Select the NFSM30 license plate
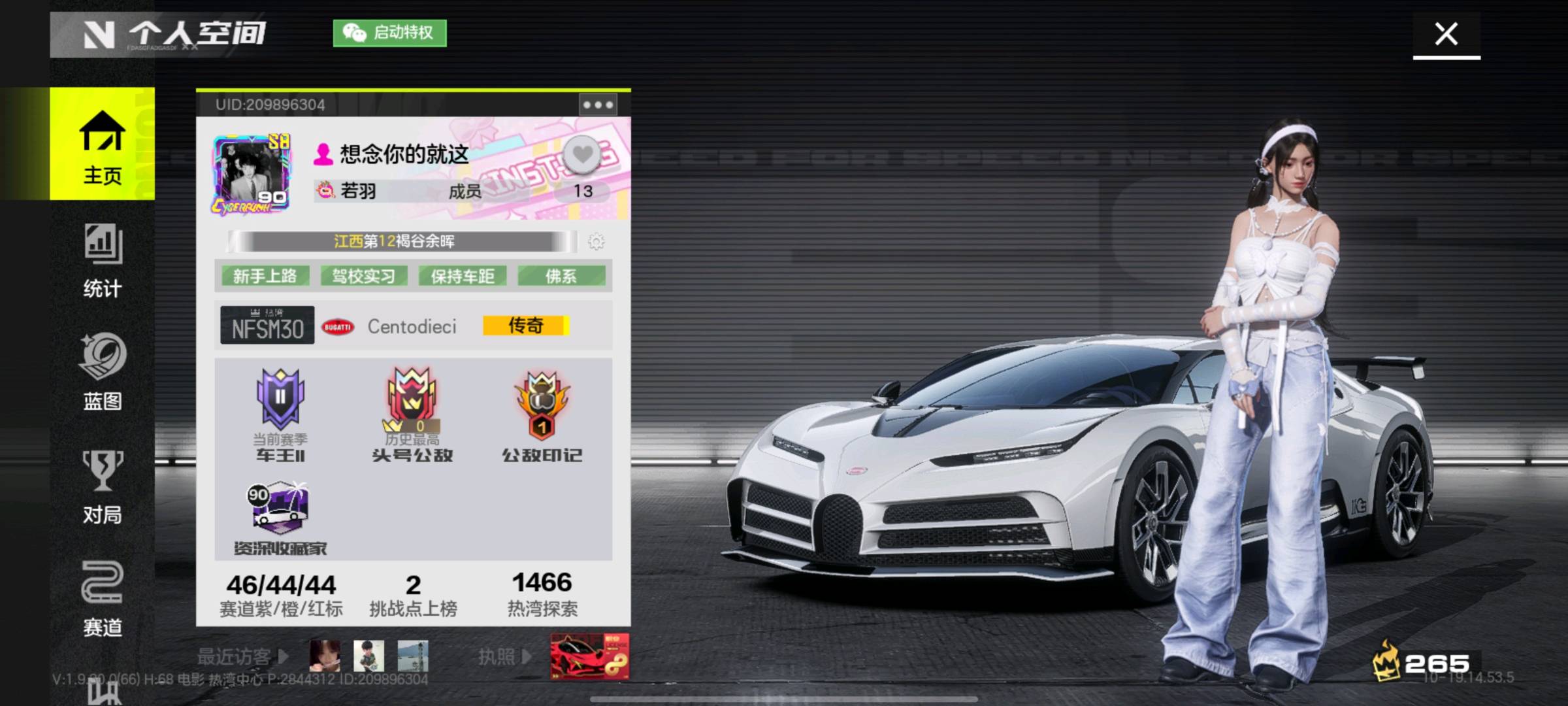 click(267, 326)
